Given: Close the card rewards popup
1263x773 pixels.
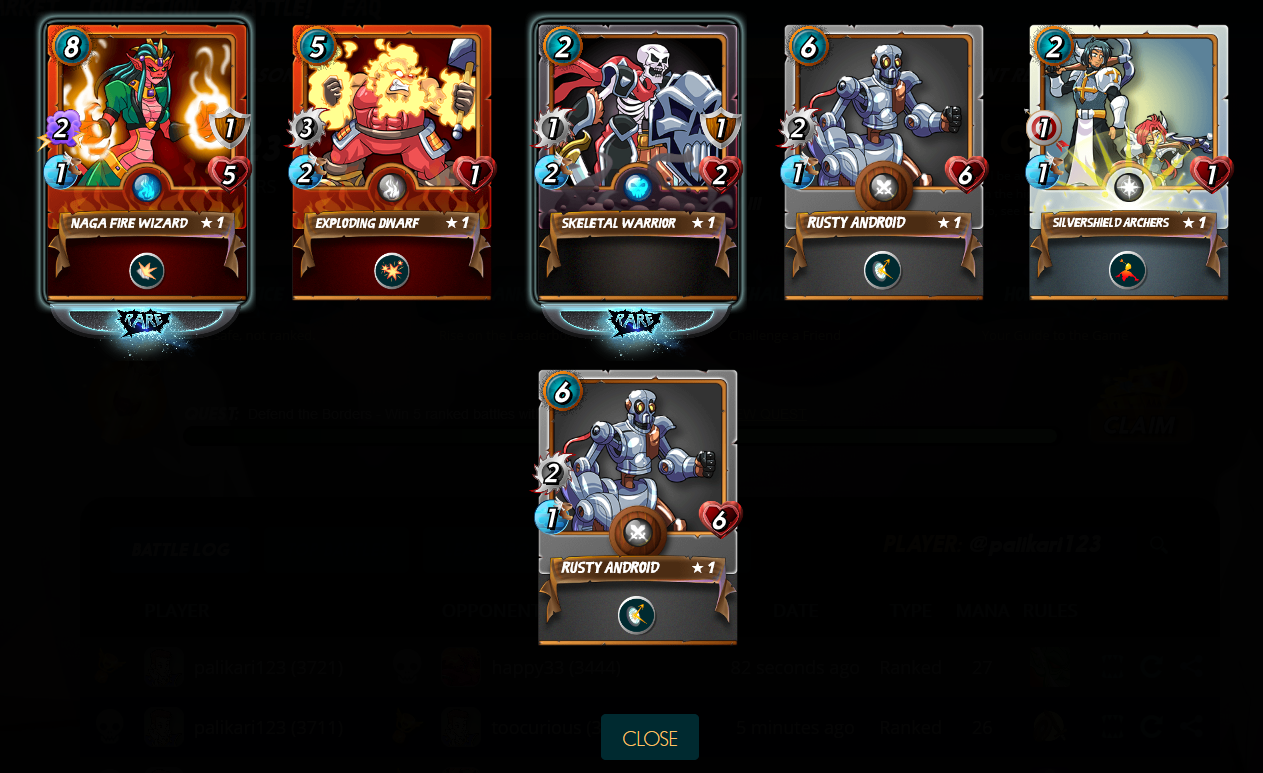Looking at the screenshot, I should (x=649, y=738).
